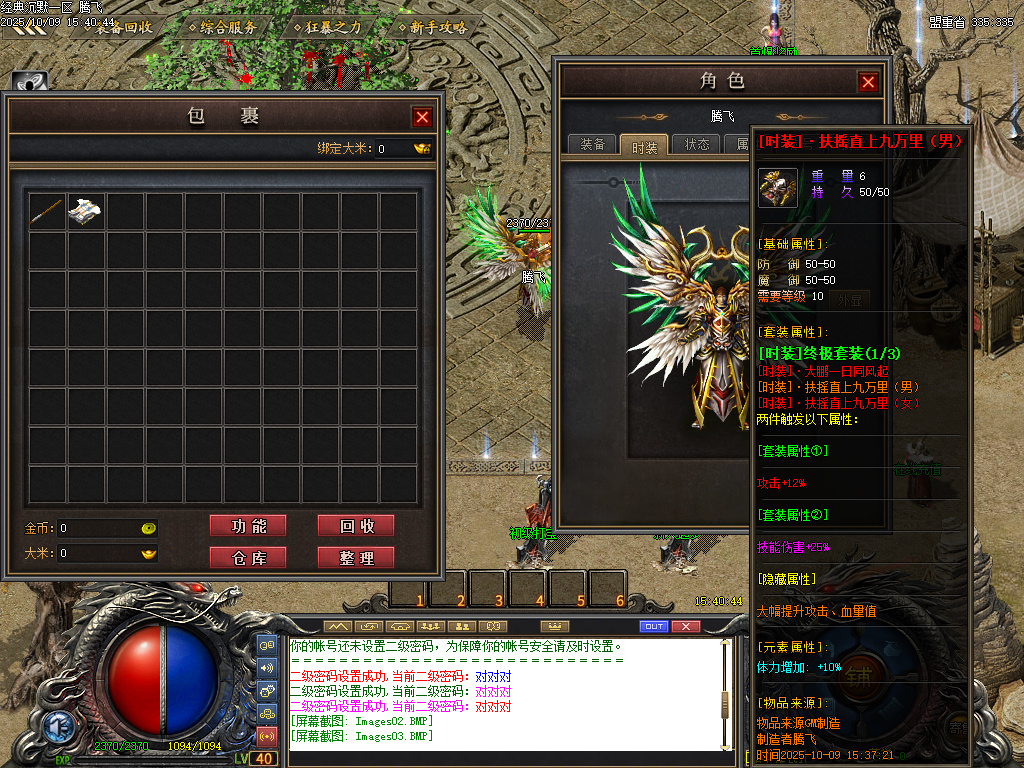The height and width of the screenshot is (768, 1024).
Task: Click the blue OUT button above chat
Action: (653, 626)
